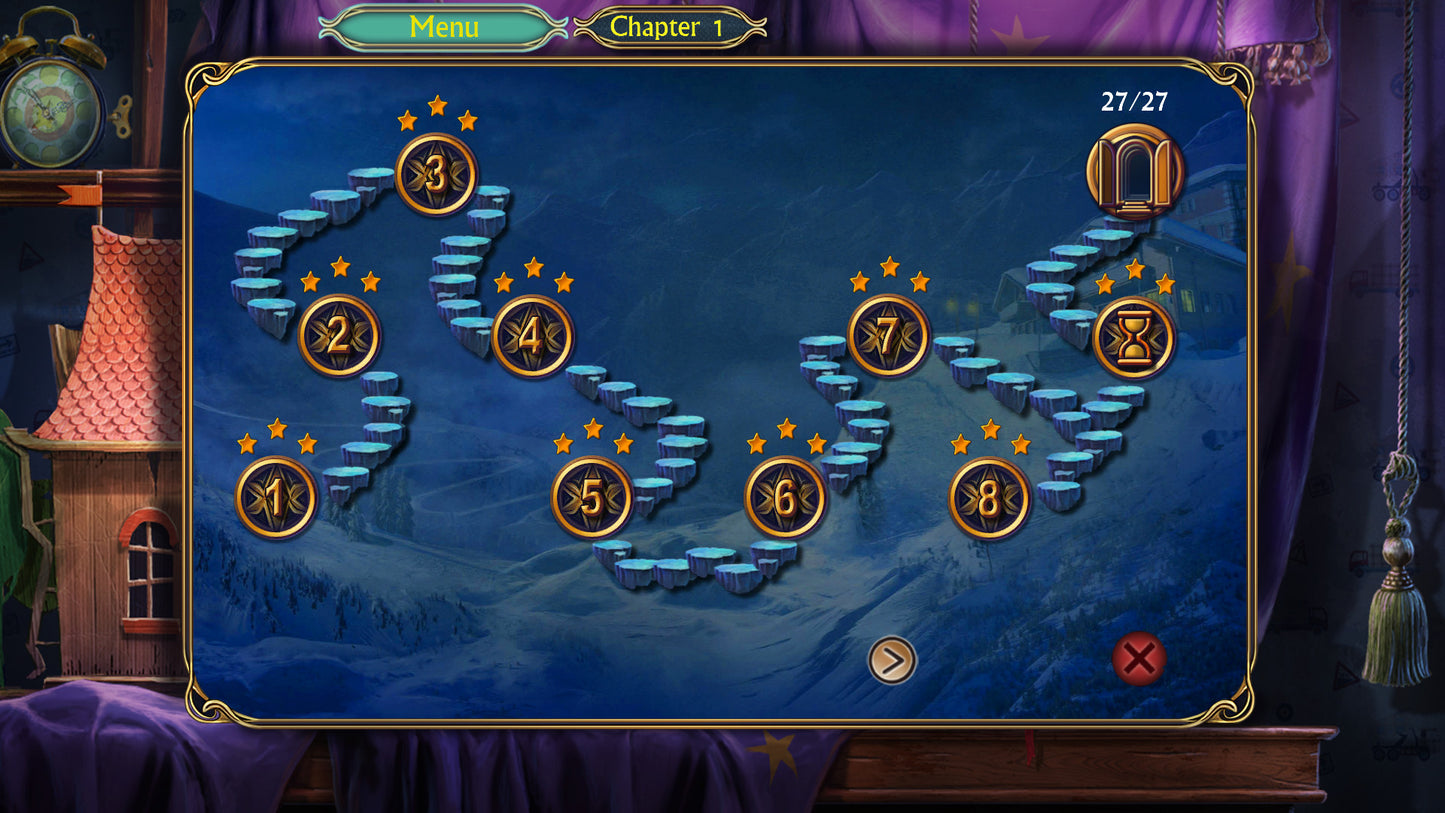Close the level map with red X
This screenshot has width=1445, height=813.
(1139, 659)
